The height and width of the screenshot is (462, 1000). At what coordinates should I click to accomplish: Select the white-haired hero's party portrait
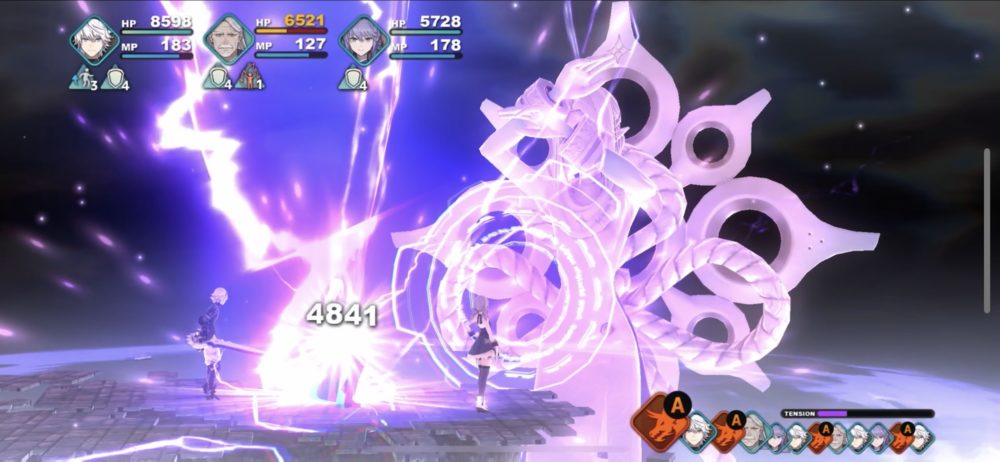(x=95, y=41)
